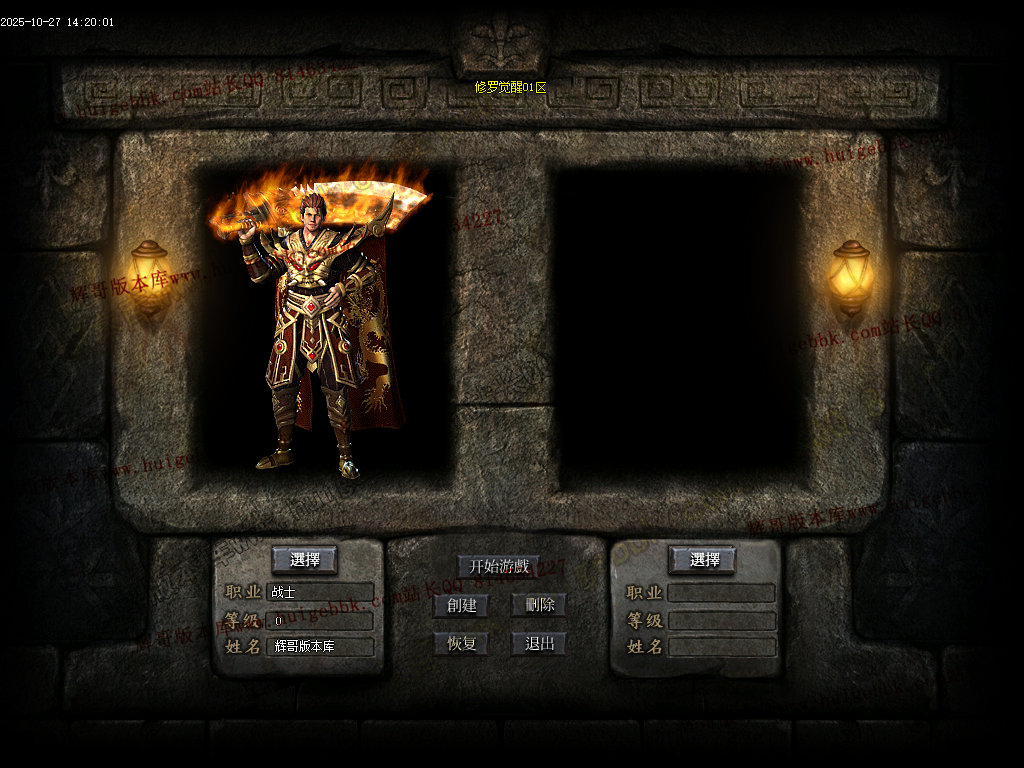Select the flaming-sword warrior character
Image resolution: width=1024 pixels, height=768 pixels.
click(x=318, y=330)
